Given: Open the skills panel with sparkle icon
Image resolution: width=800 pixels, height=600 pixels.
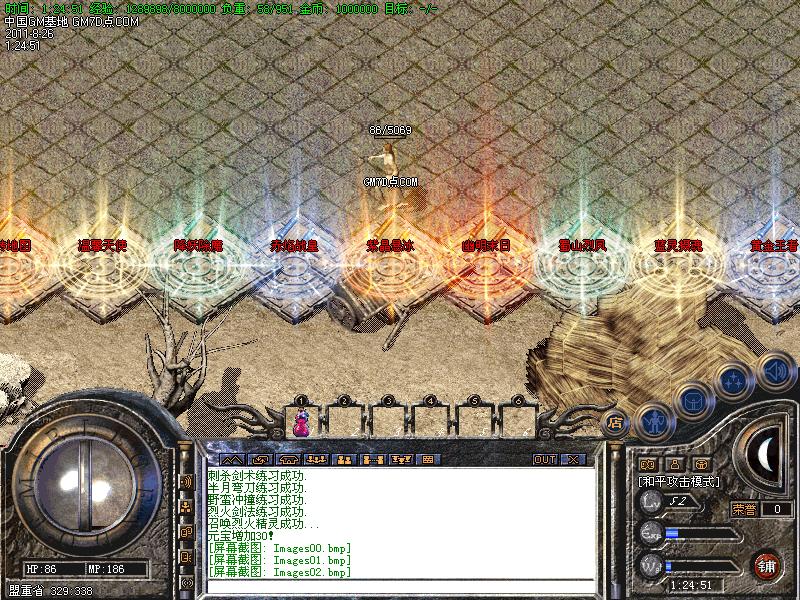Looking at the screenshot, I should (x=734, y=381).
